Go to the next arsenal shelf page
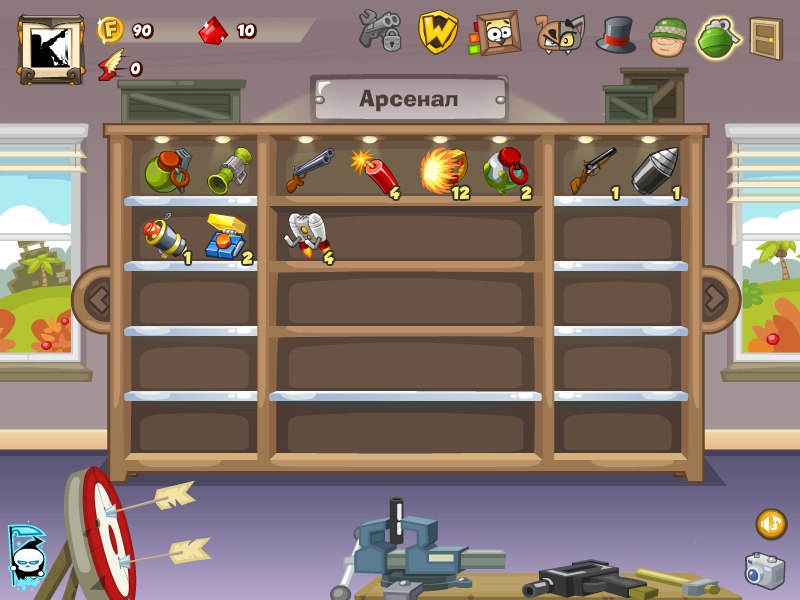The height and width of the screenshot is (600, 800). tap(714, 296)
